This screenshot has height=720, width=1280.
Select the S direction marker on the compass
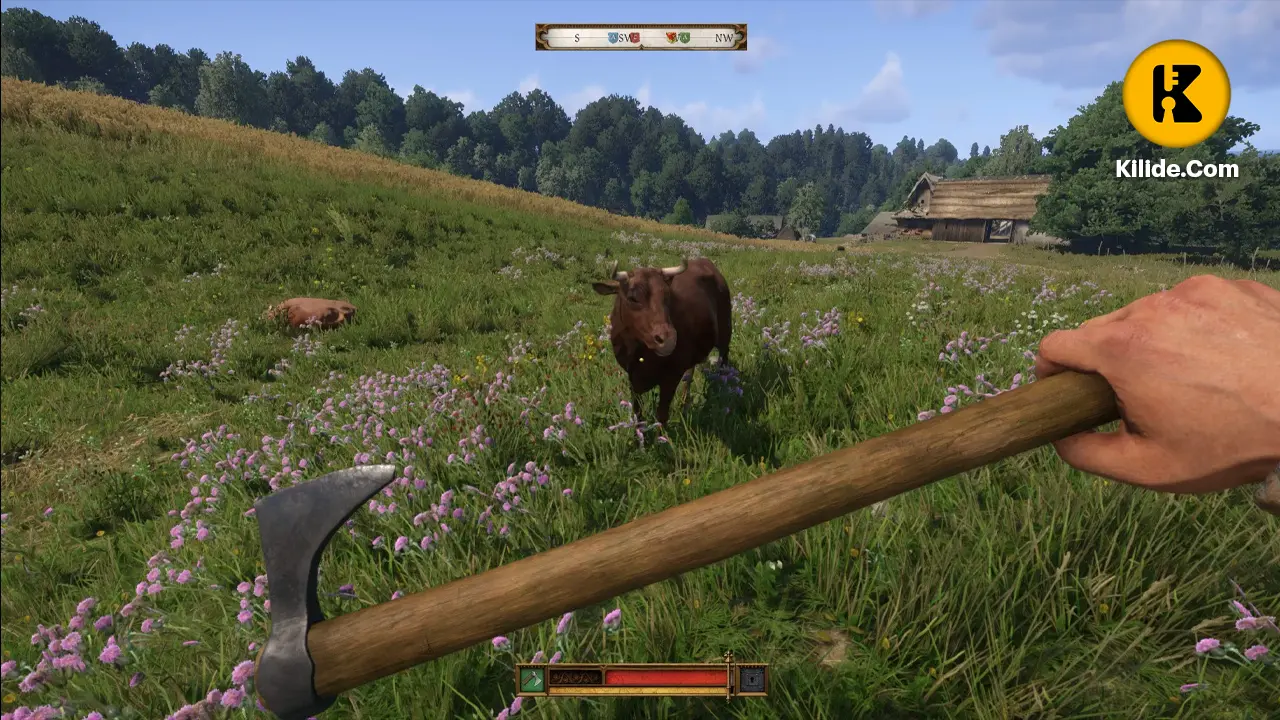click(x=576, y=38)
